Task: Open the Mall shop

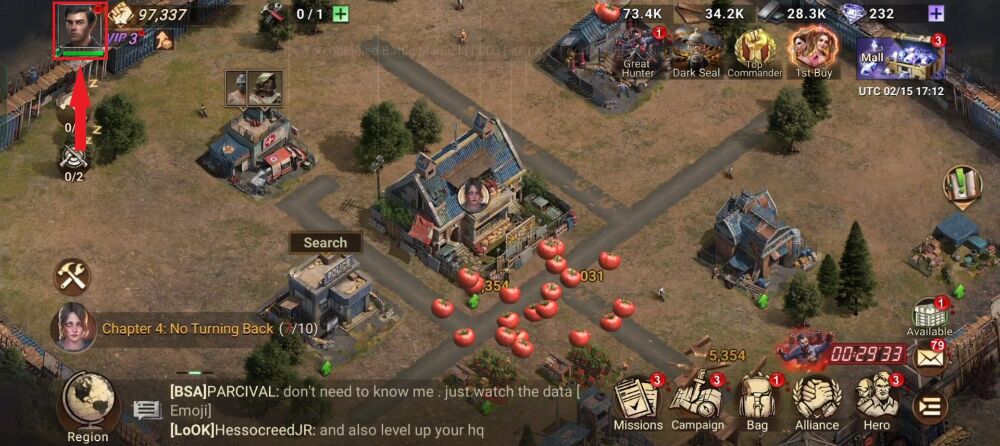Action: 900,55
